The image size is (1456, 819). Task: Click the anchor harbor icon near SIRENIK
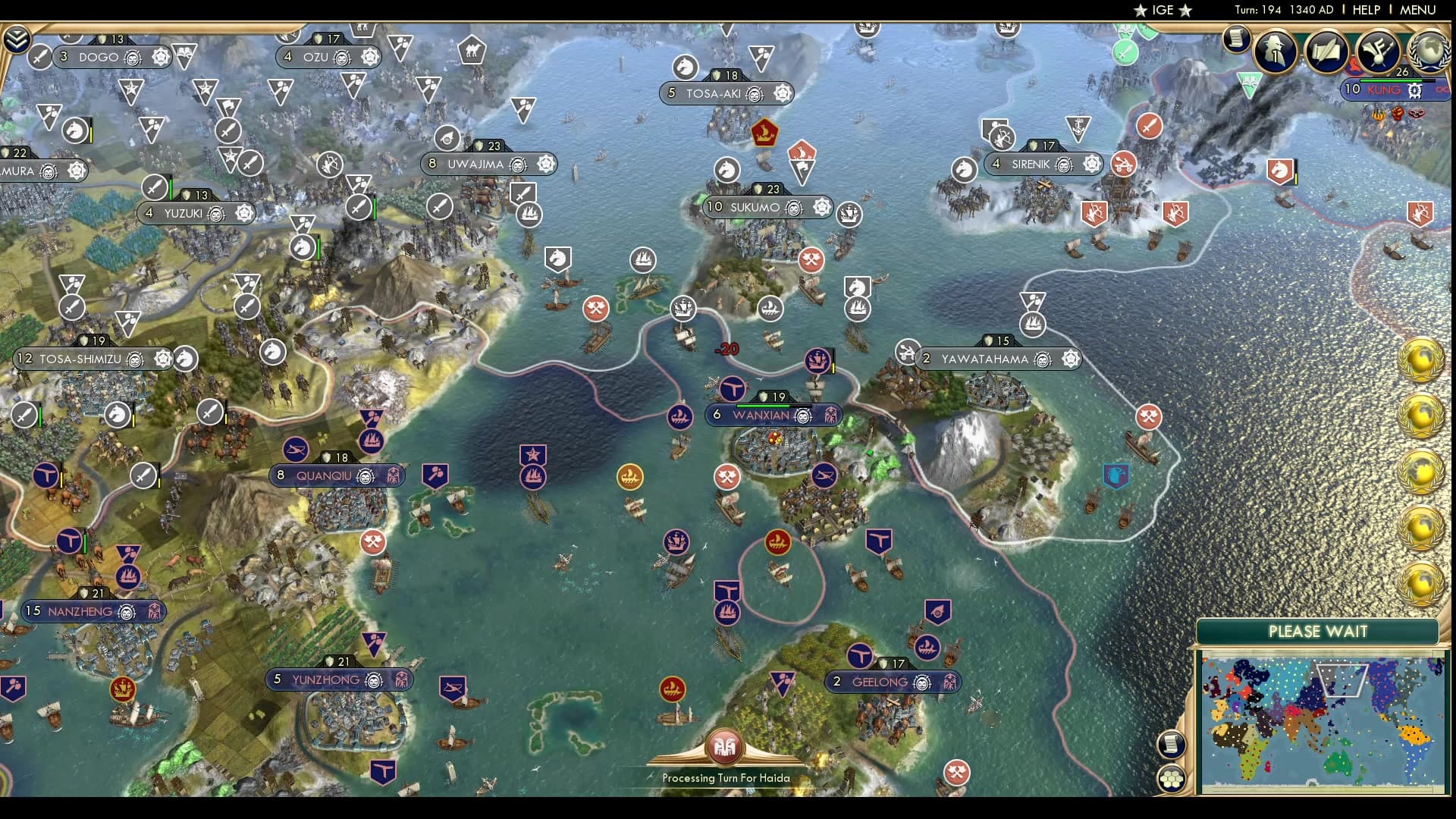click(1078, 127)
